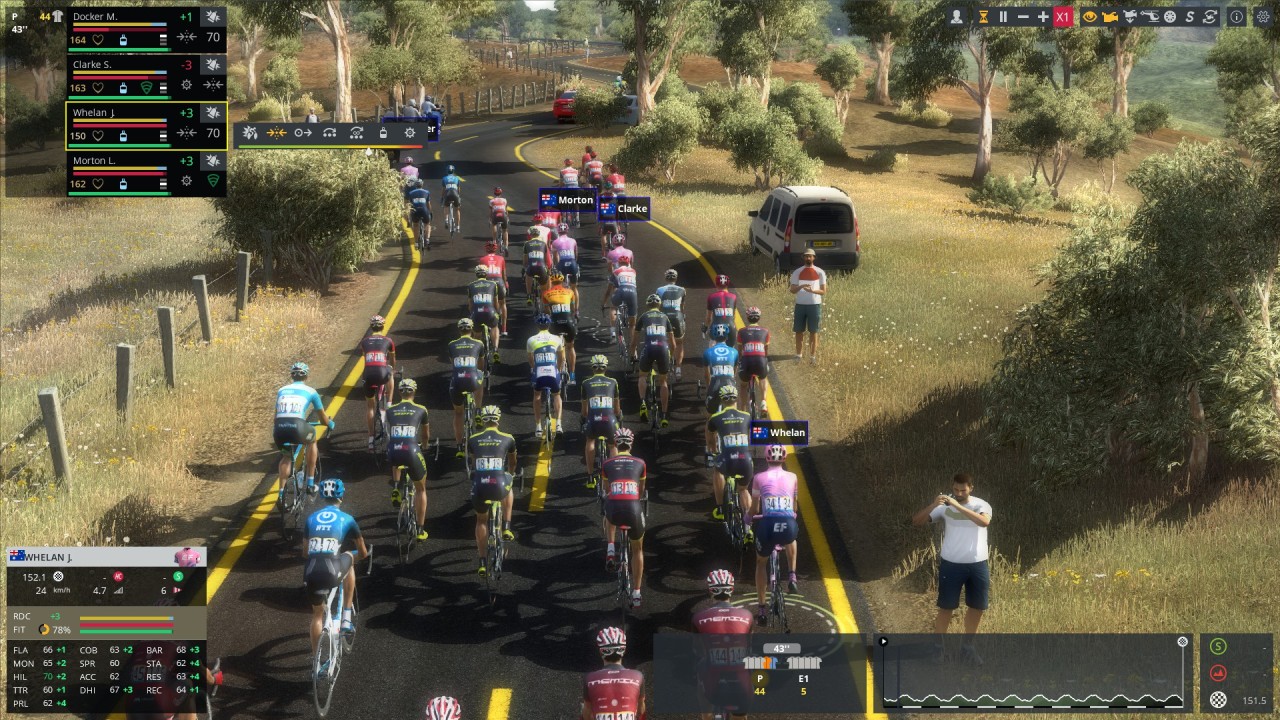
Task: Click the rider profile silhouette icon
Action: 957,17
